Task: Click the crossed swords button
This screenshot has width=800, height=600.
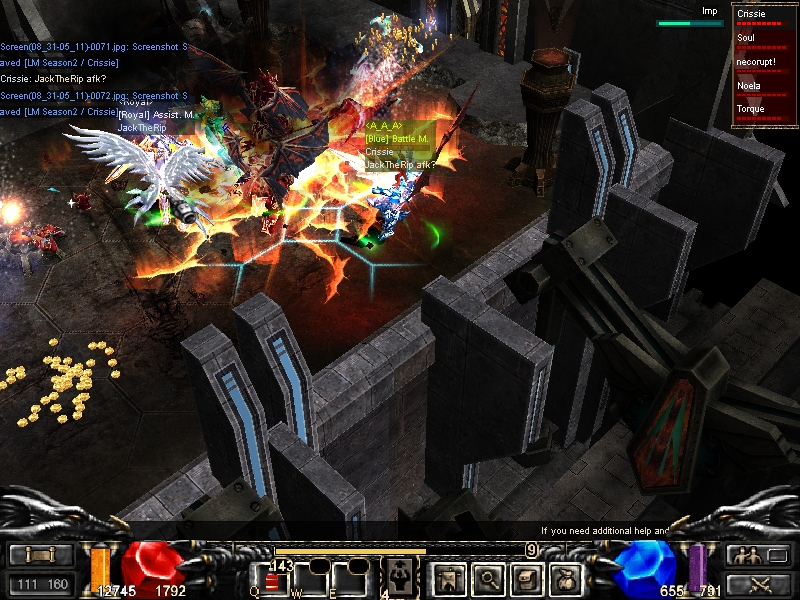Action: point(758,584)
